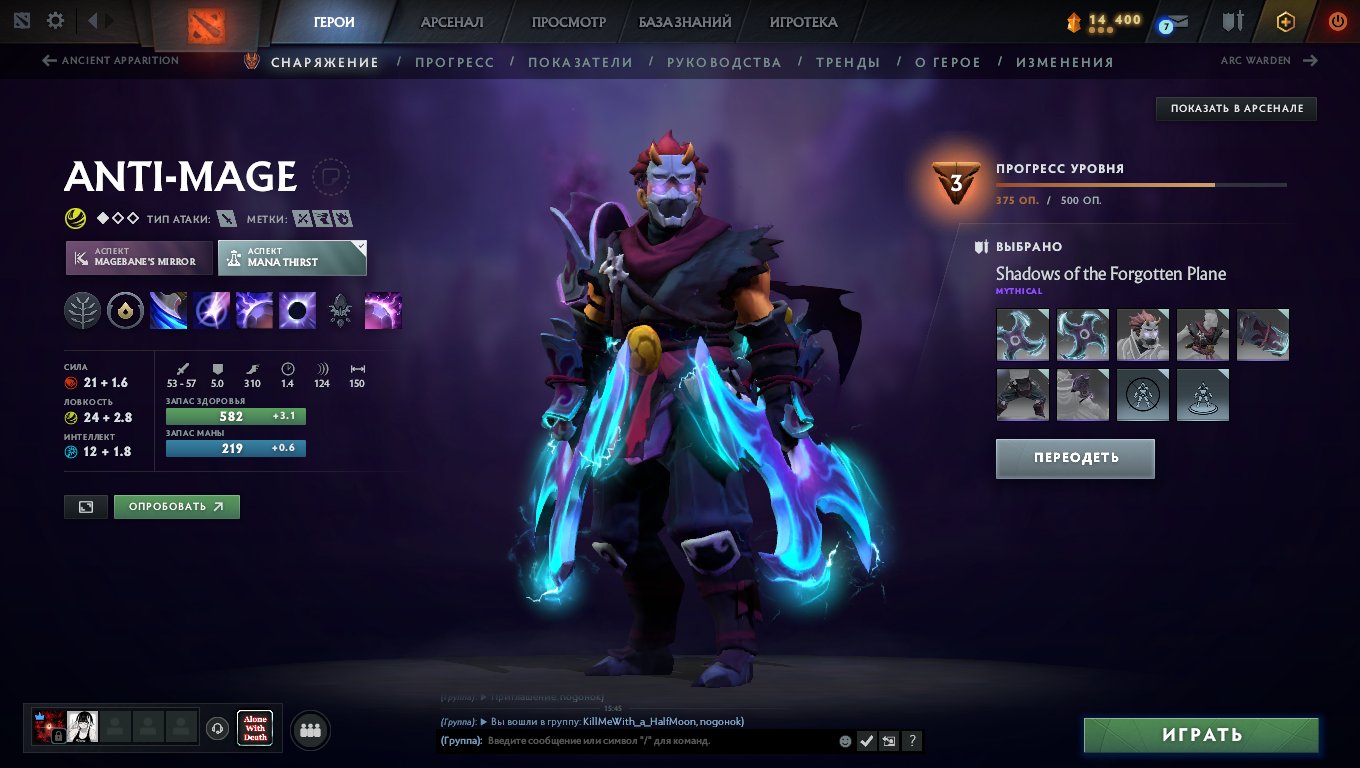Switch to the АРСЕНАЛ tab
Image resolution: width=1360 pixels, height=768 pixels.
(x=450, y=21)
